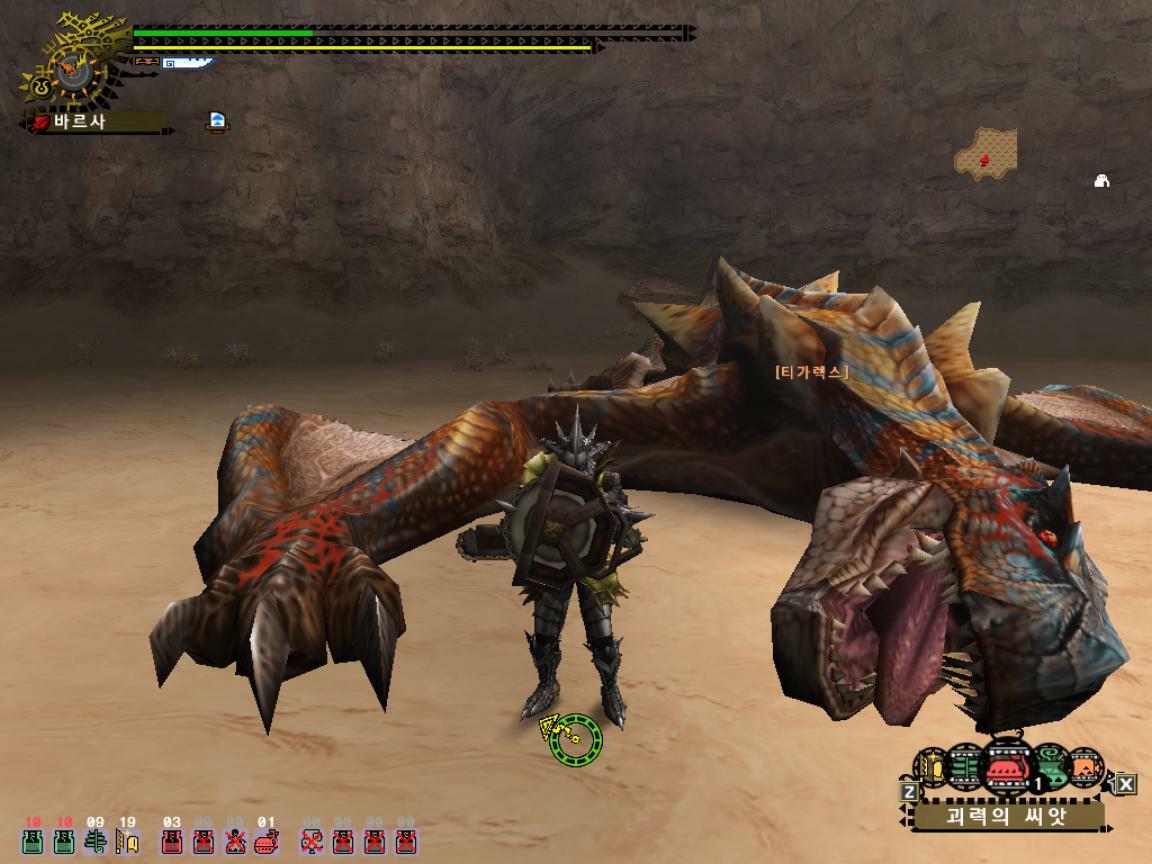Click the item name label 괴력의 씨앗

pos(1008,815)
